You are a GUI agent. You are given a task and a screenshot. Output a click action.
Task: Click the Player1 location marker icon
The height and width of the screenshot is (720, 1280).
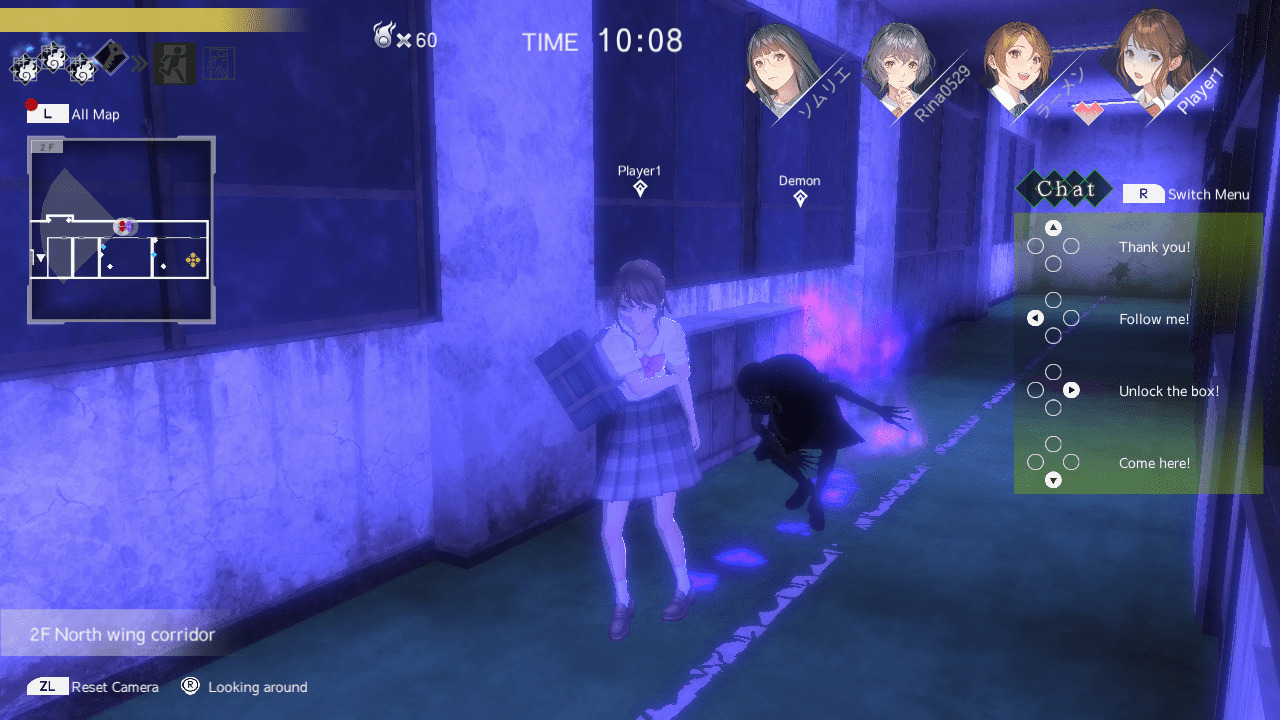638,190
